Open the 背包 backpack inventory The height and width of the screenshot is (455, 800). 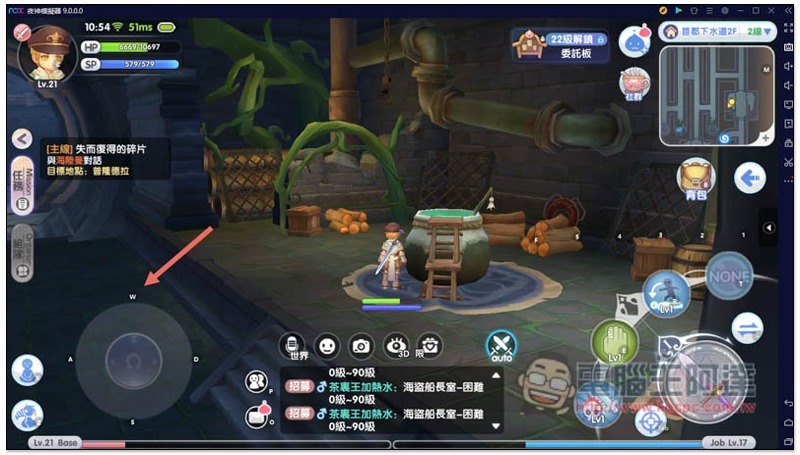click(697, 177)
